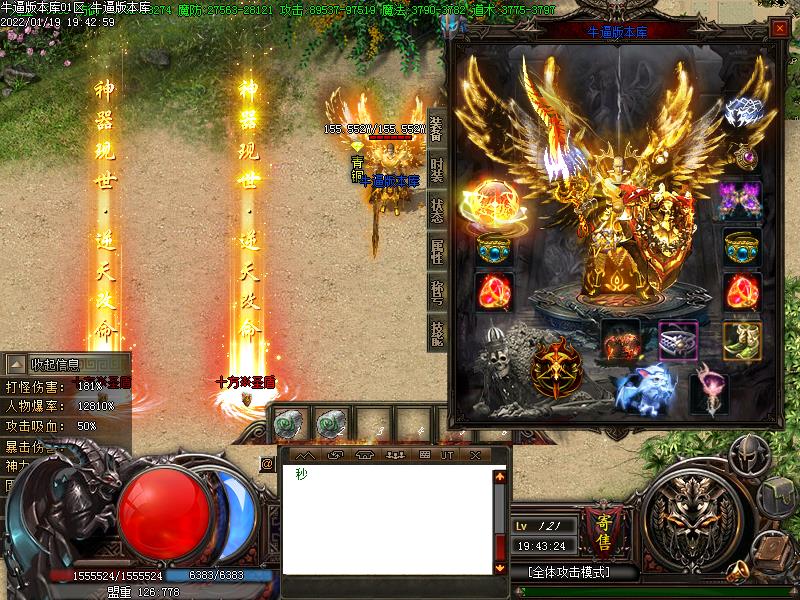Choose the purple butterfly wings slot
The image size is (800, 600).
pos(742,200)
